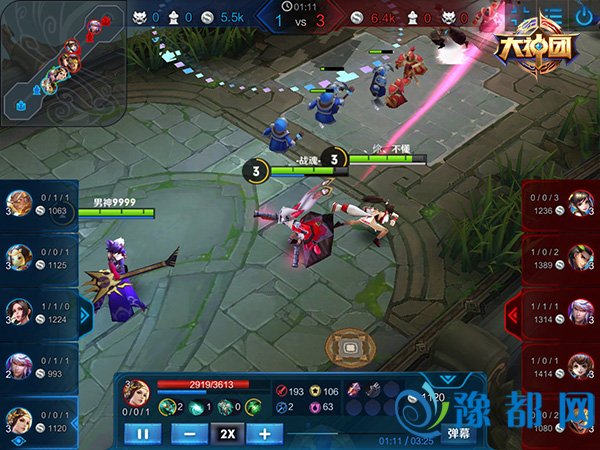
Task: Click the camera lock button at center bottom
Action: click(348, 347)
